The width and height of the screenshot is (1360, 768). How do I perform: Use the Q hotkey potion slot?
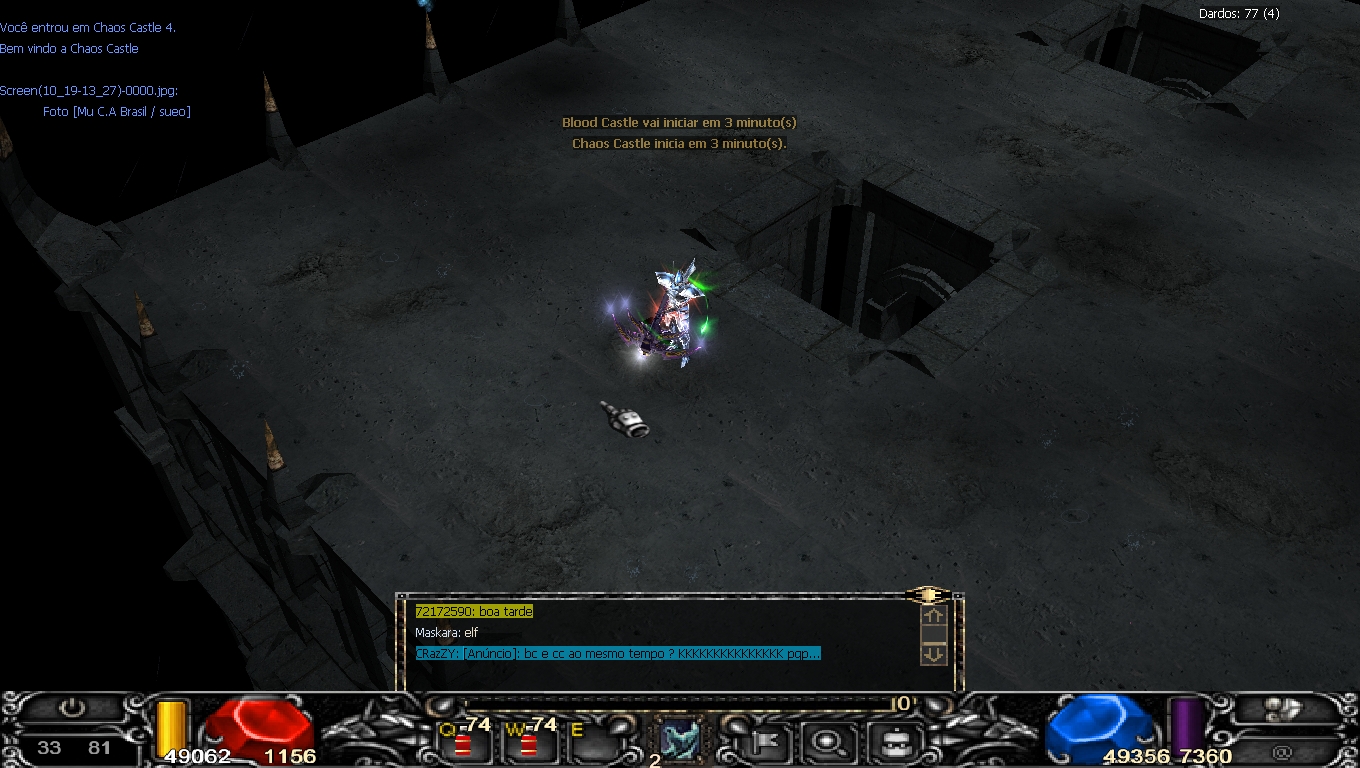tap(464, 741)
